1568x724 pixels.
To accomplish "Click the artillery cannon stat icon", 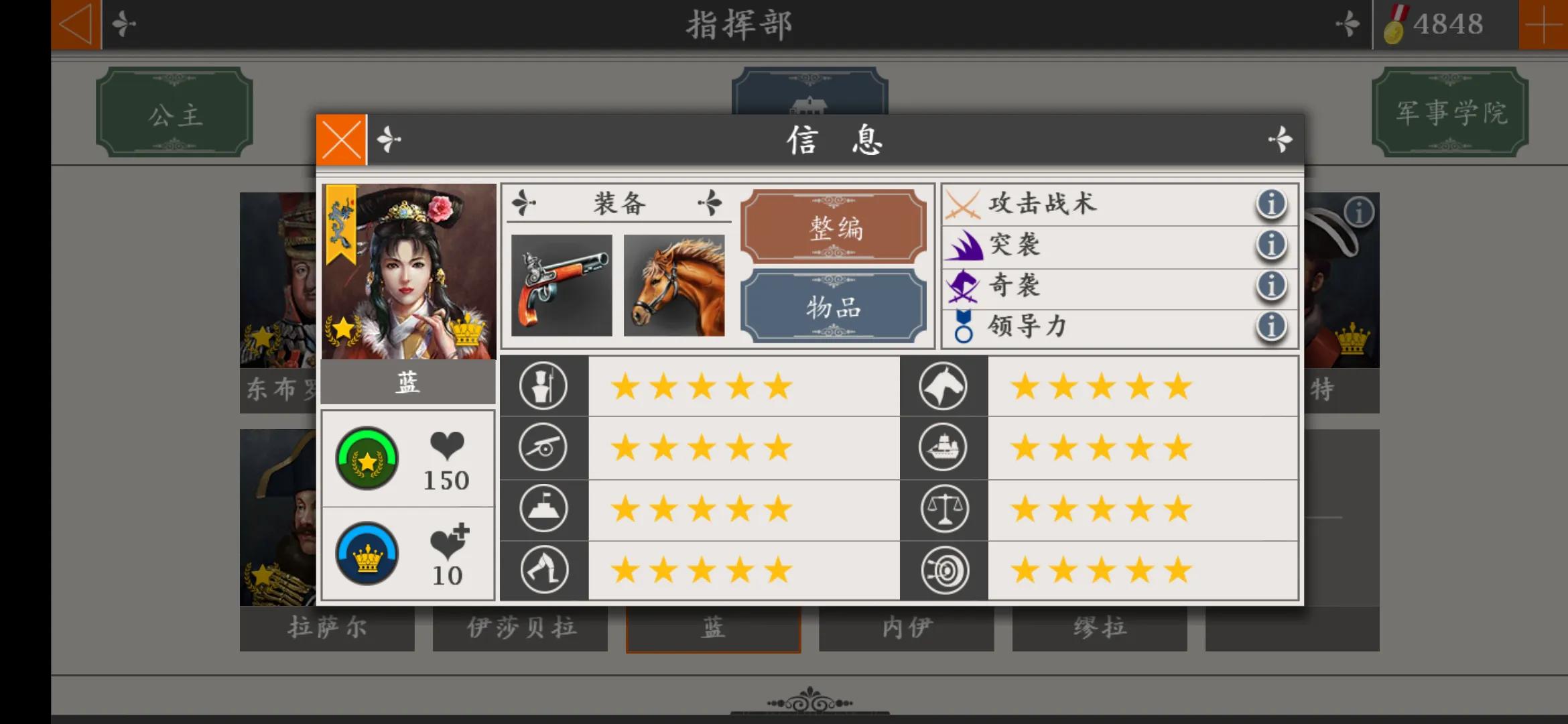I will point(543,447).
